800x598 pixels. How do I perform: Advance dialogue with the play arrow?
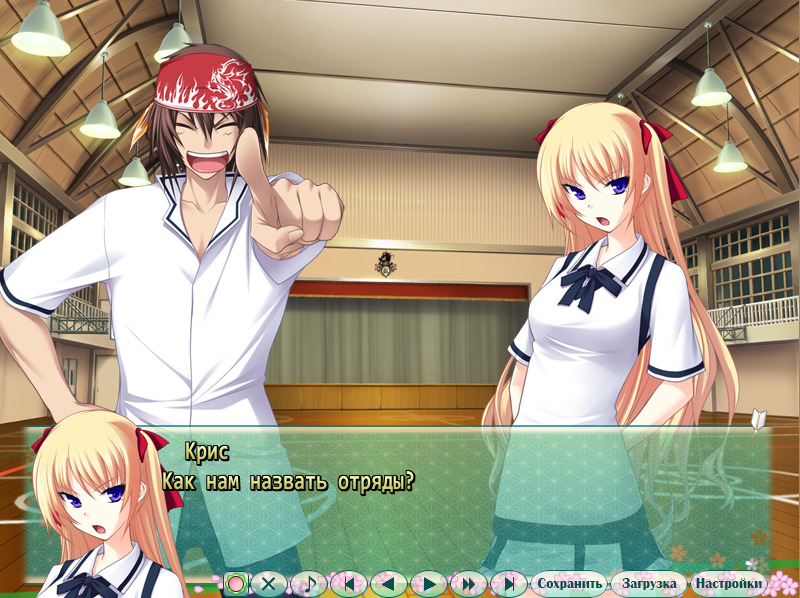coord(429,583)
